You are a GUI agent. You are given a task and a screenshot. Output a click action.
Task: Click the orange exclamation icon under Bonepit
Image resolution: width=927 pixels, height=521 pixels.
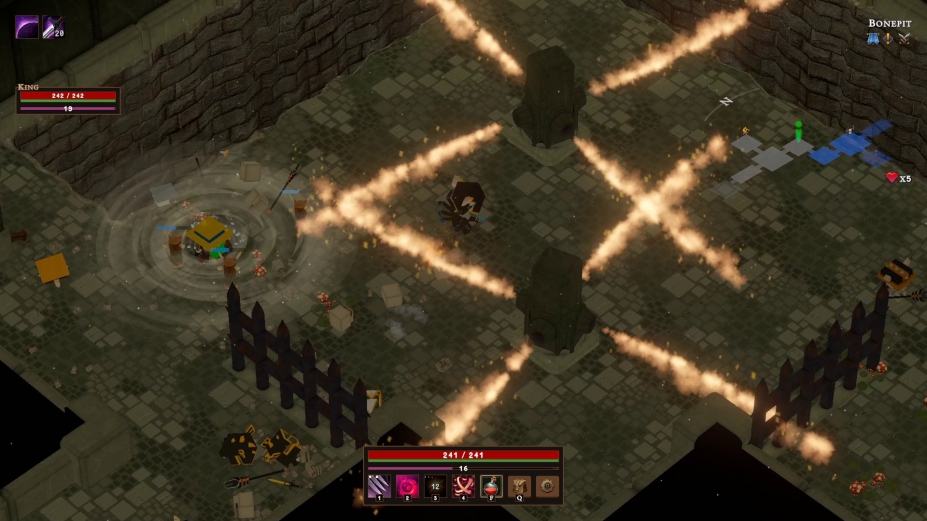tap(887, 38)
